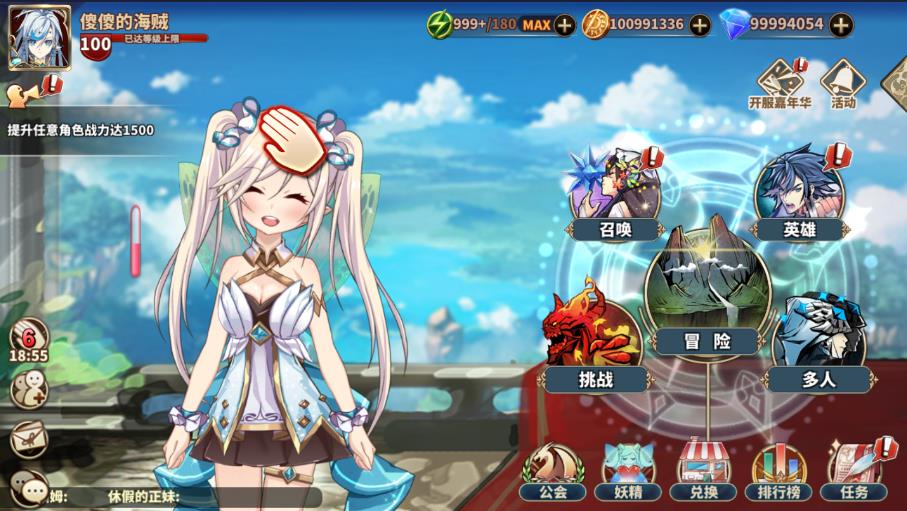Open the friends icon with plus sign
Viewport: 907px width, 511px height.
point(28,388)
